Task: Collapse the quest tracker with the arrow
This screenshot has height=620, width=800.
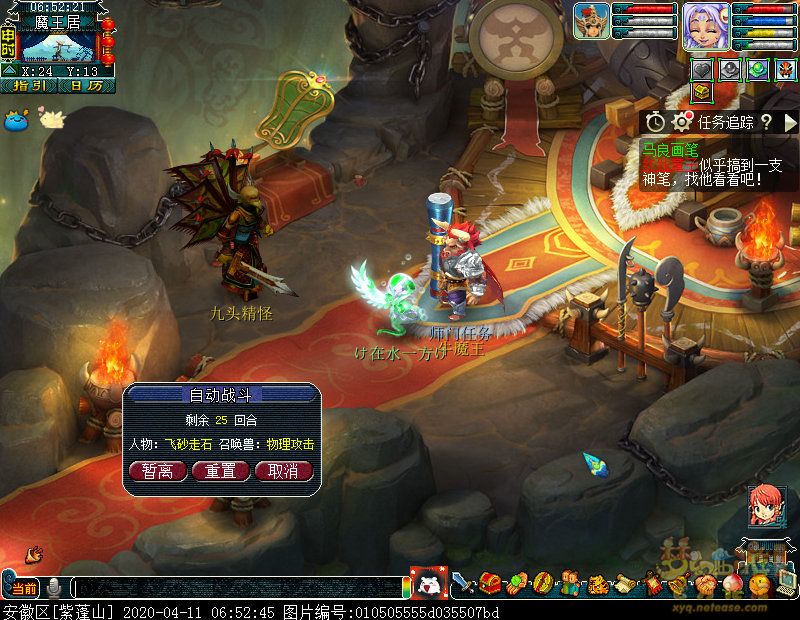Action: click(x=790, y=122)
